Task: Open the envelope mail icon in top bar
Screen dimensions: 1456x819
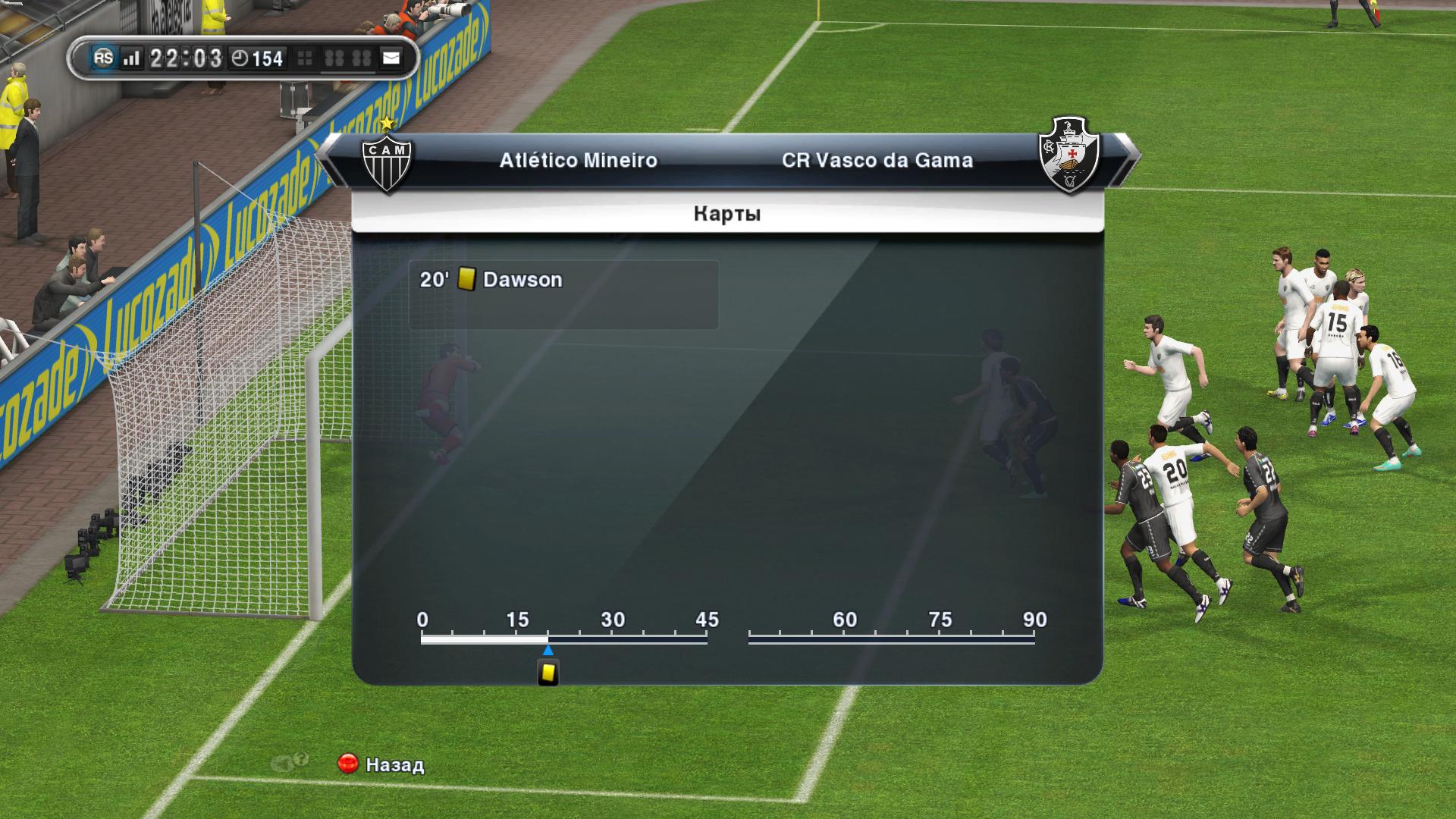Action: pyautogui.click(x=391, y=58)
